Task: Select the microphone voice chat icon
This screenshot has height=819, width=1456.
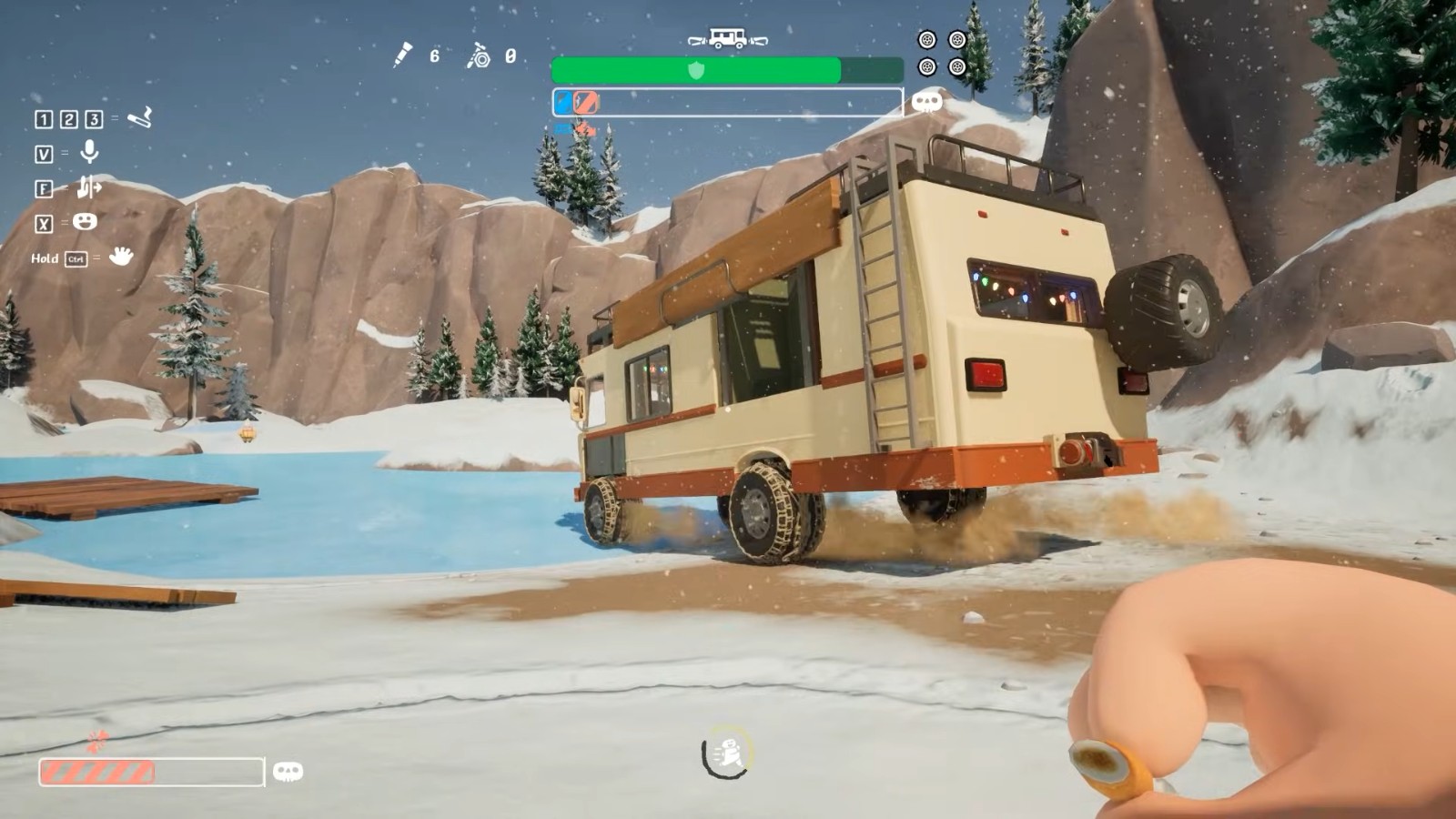Action: (90, 152)
